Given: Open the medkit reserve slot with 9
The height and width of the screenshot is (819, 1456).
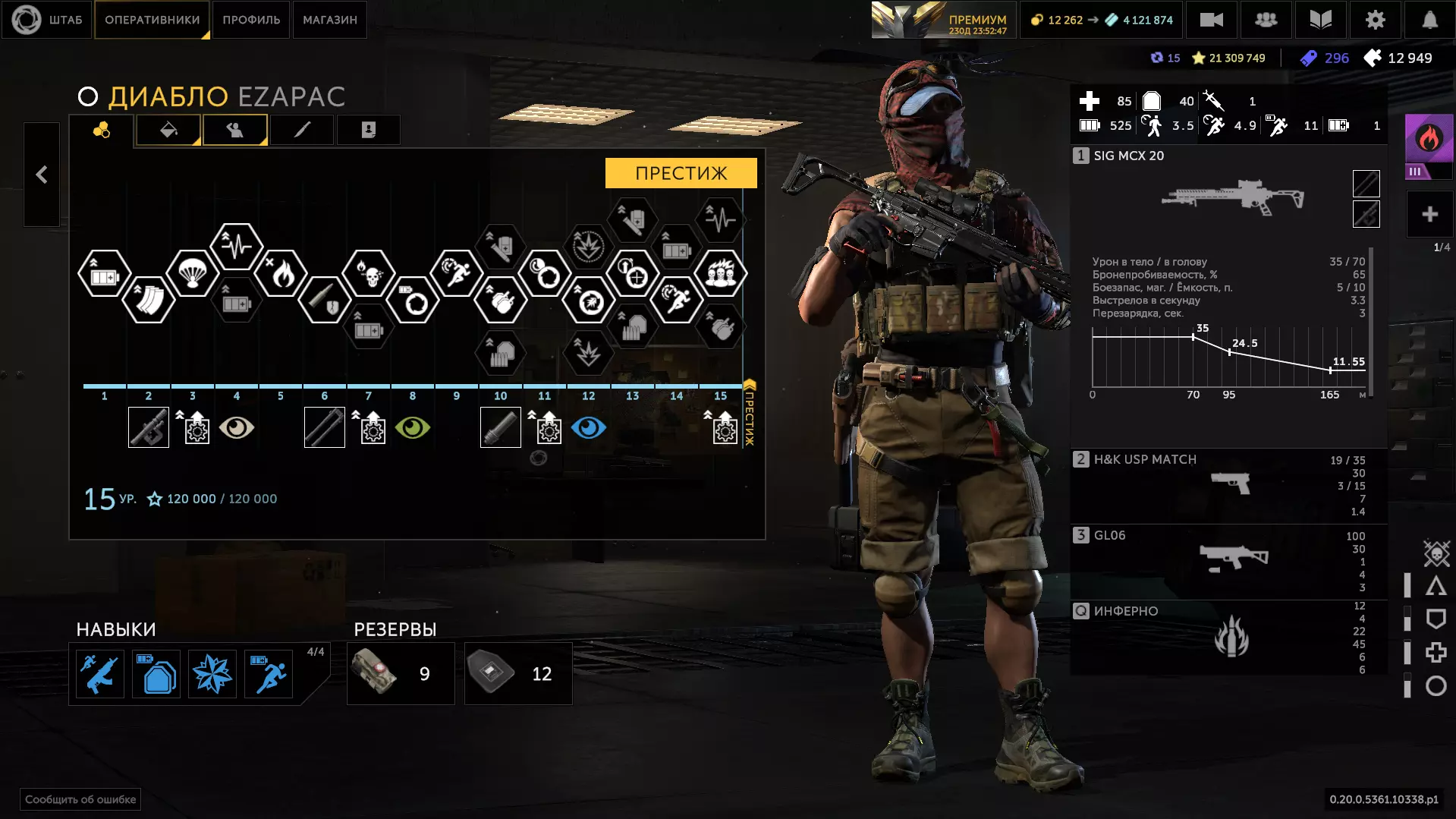Looking at the screenshot, I should coord(401,674).
